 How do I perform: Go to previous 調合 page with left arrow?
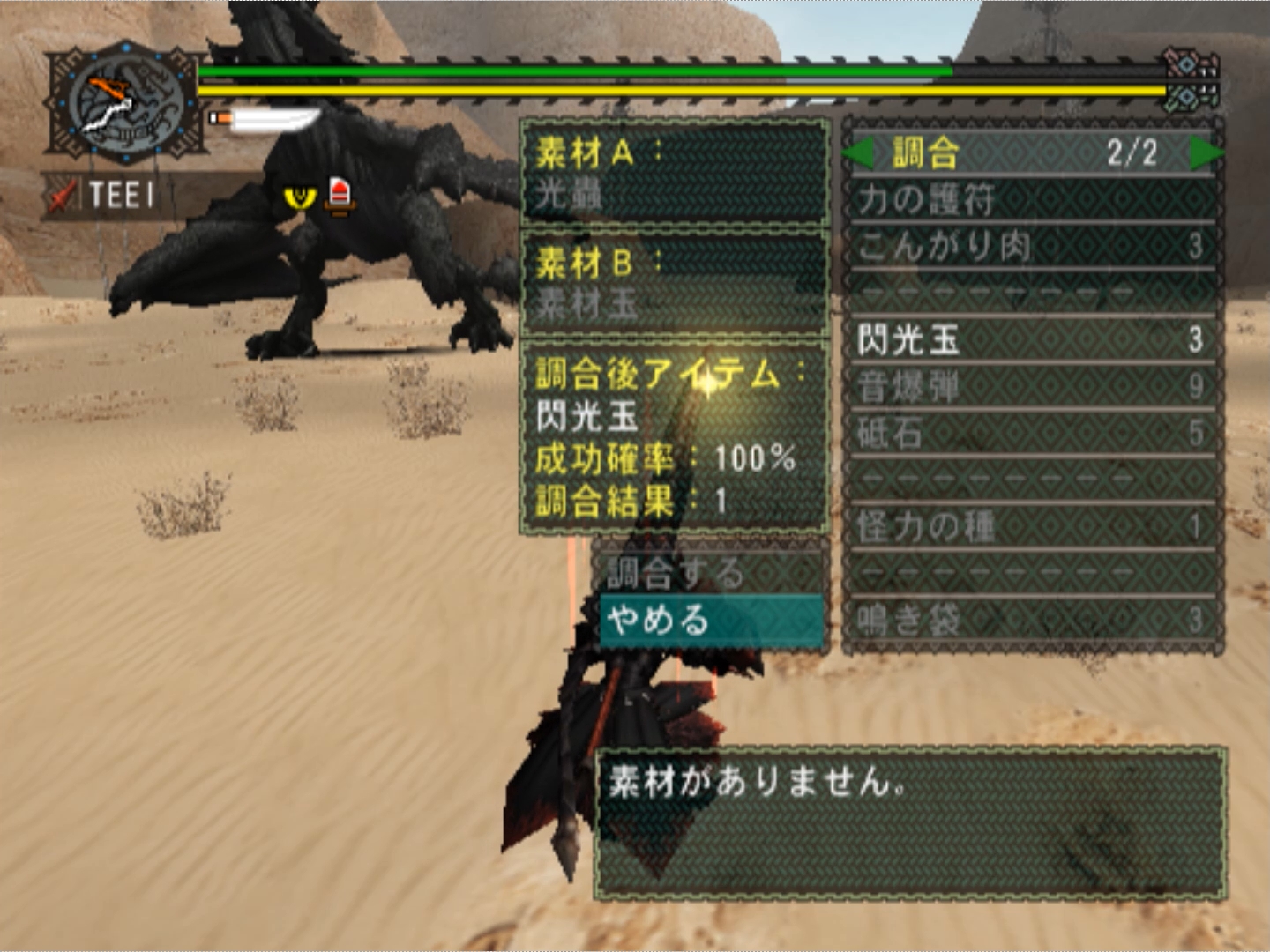point(858,153)
